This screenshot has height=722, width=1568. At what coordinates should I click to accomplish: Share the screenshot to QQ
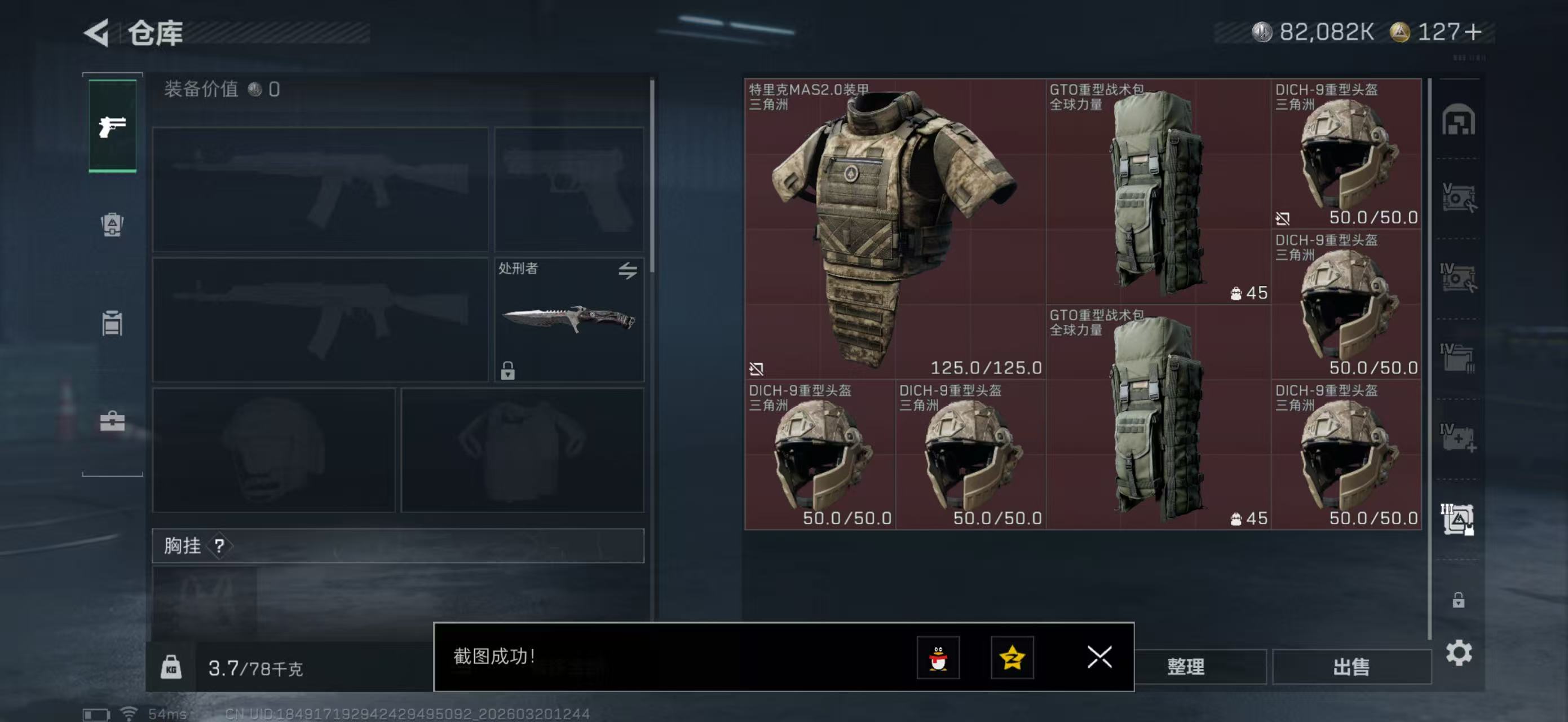(x=938, y=658)
